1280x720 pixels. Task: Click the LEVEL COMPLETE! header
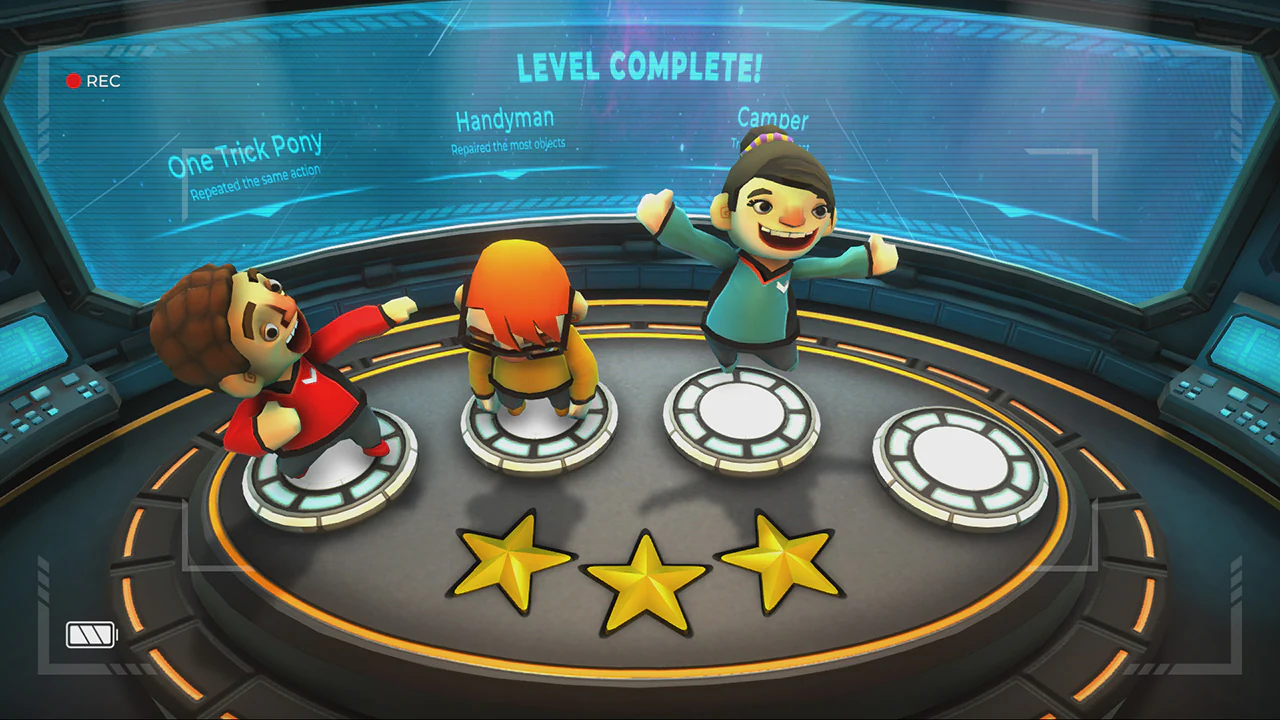click(639, 68)
